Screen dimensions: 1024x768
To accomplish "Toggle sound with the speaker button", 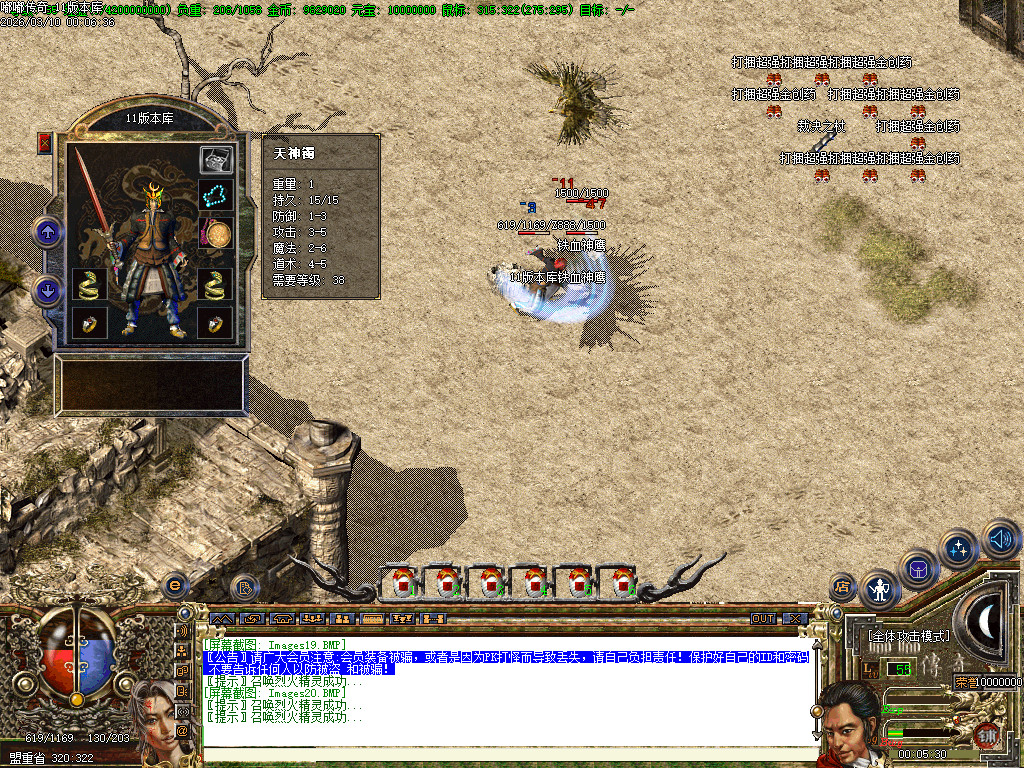I will coord(999,539).
